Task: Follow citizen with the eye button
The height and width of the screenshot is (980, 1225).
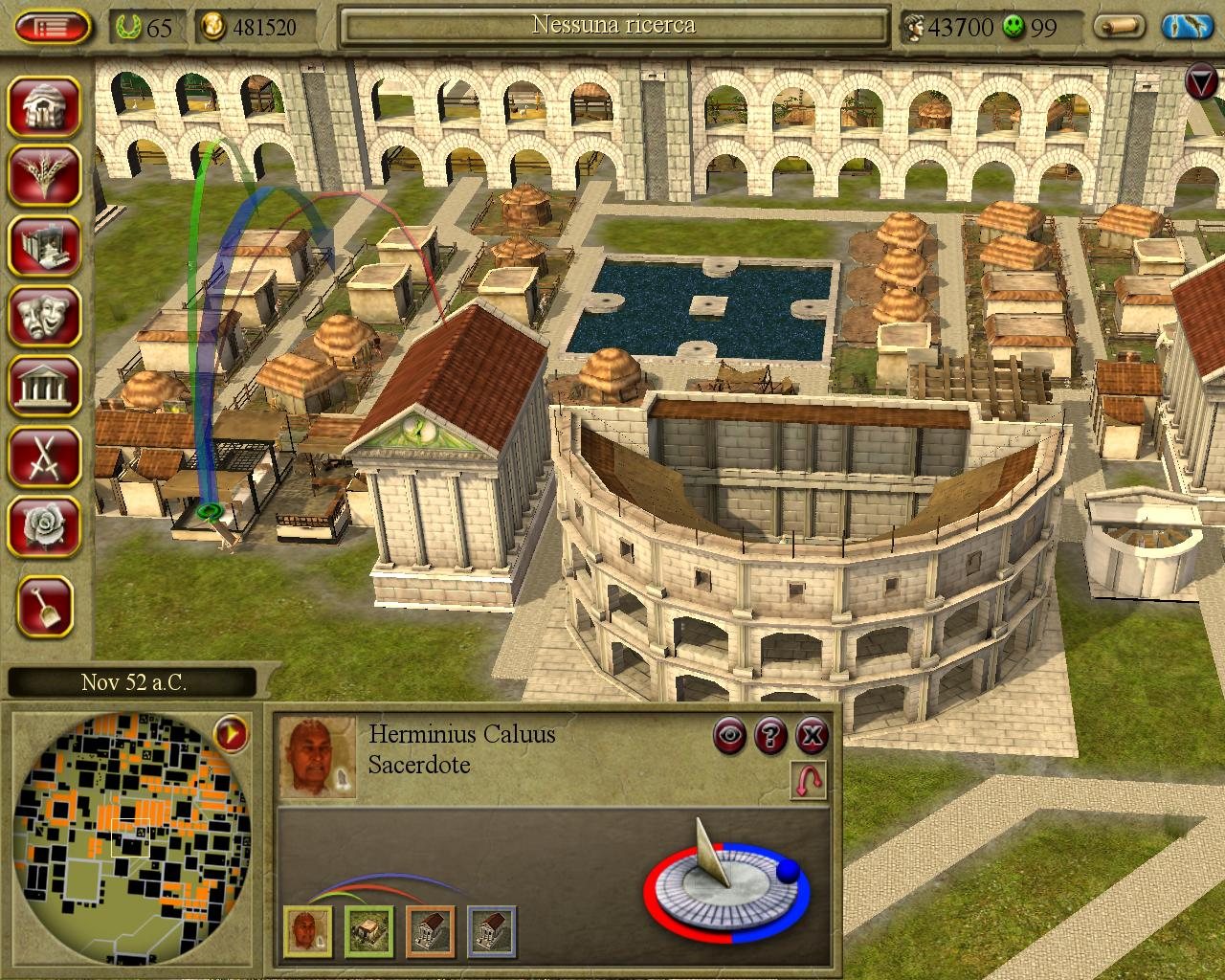Action: pos(730,735)
